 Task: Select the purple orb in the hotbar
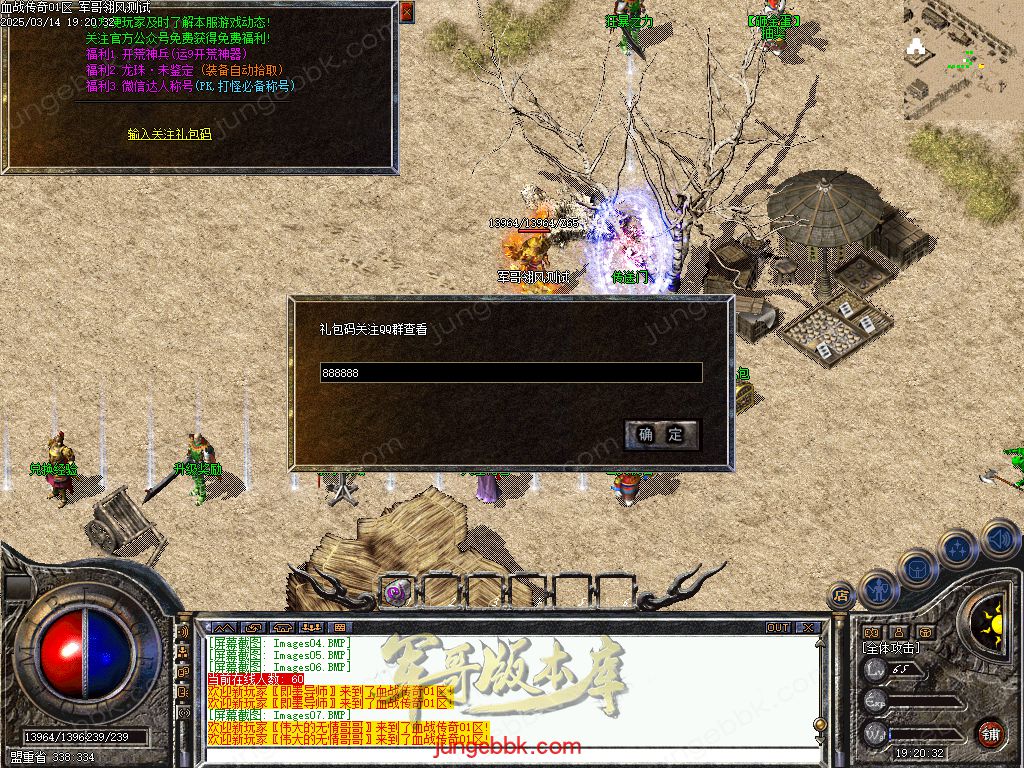point(396,591)
